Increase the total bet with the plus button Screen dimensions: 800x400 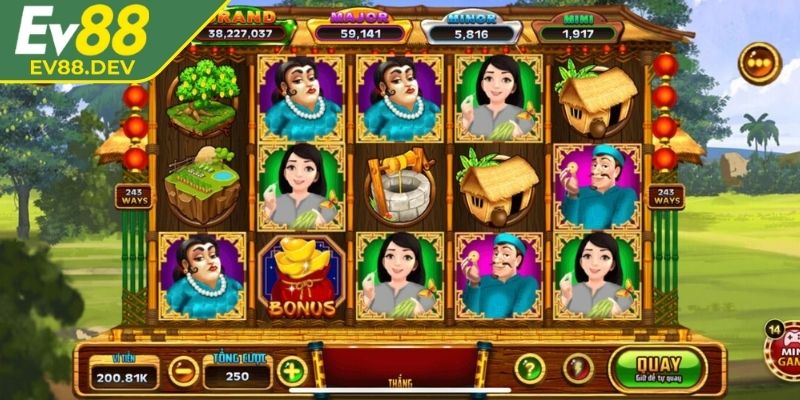[292, 371]
